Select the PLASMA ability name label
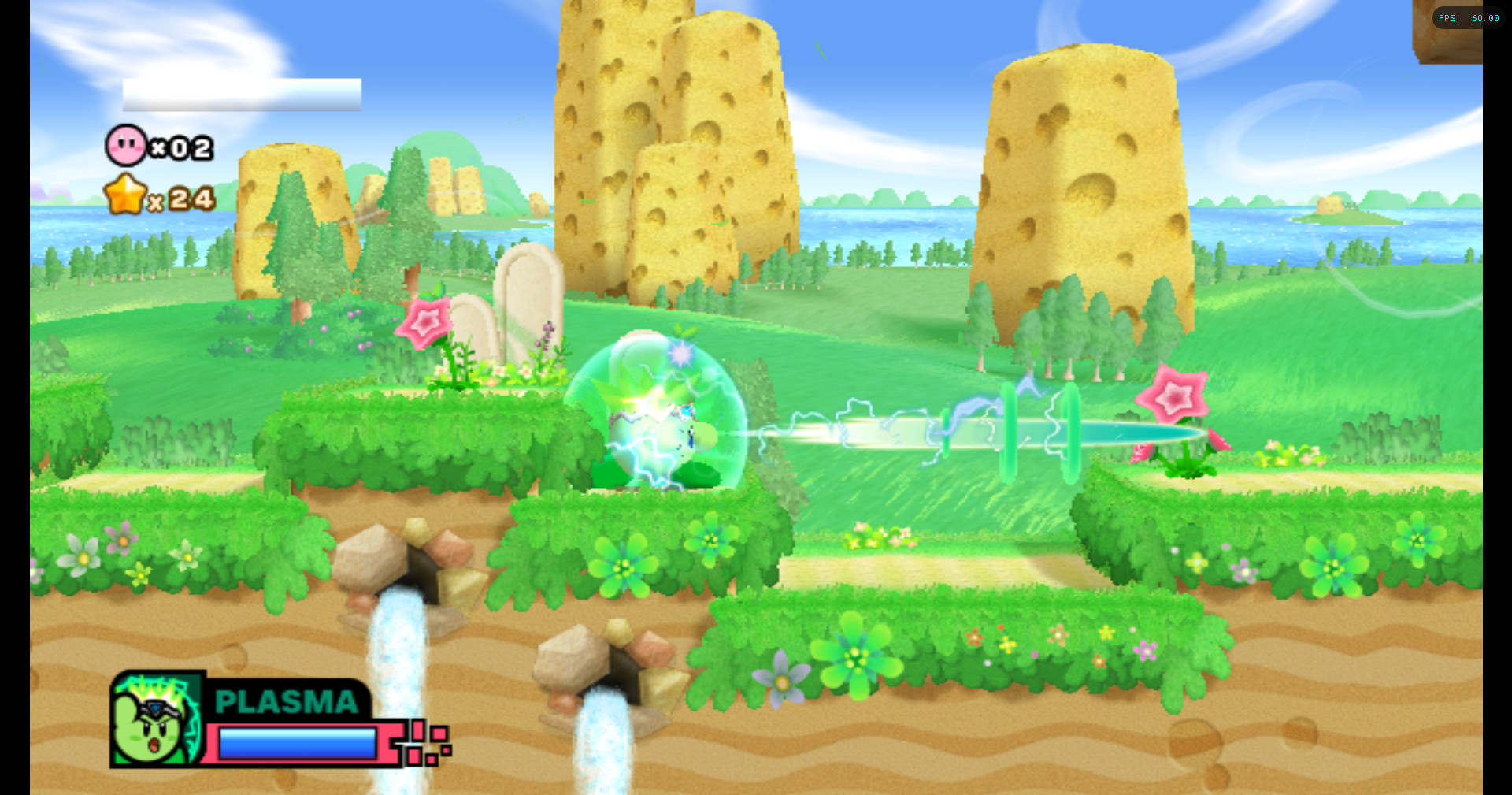The width and height of the screenshot is (1512, 795). [286, 701]
